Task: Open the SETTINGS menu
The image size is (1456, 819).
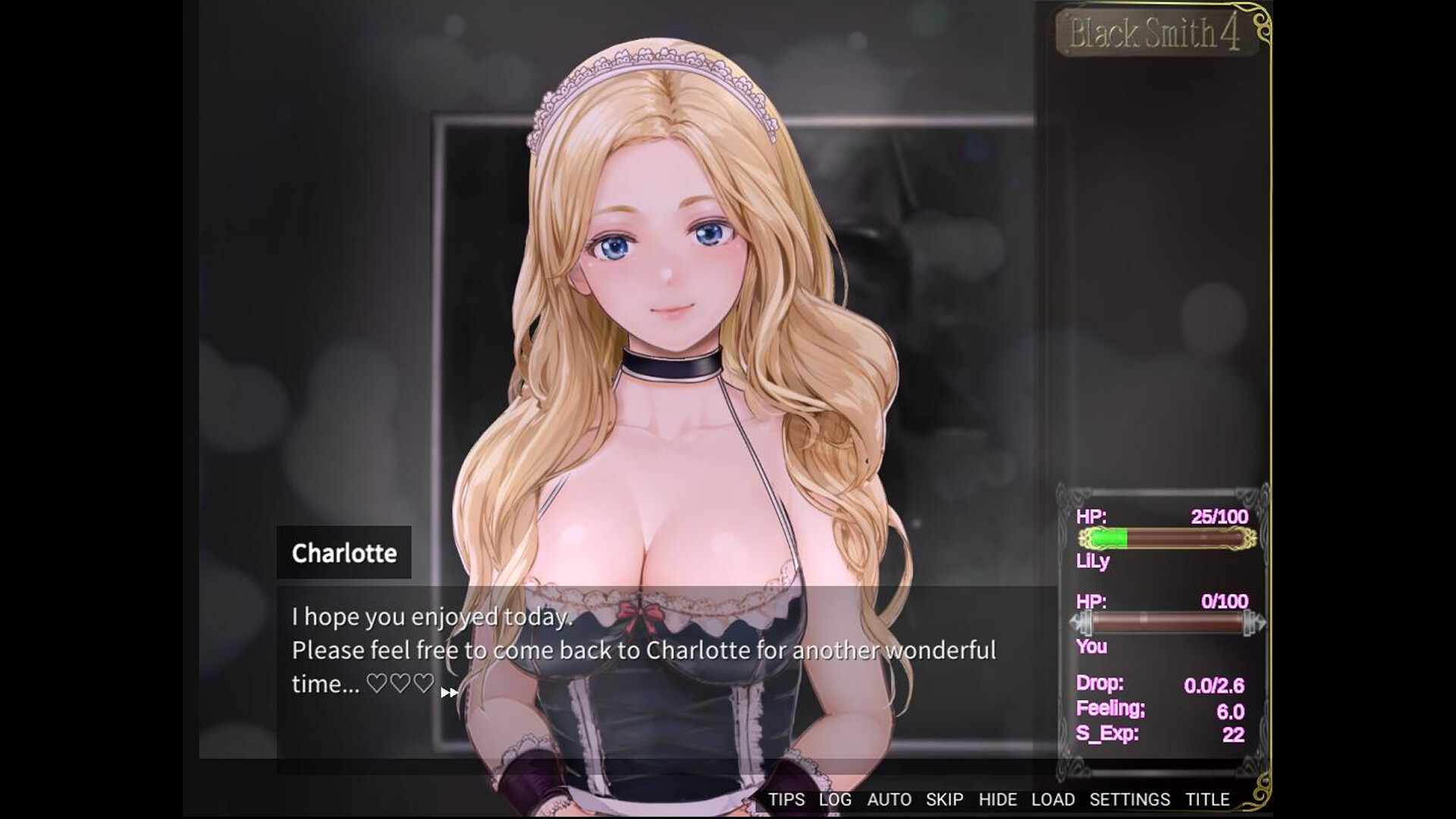Action: [x=1129, y=799]
